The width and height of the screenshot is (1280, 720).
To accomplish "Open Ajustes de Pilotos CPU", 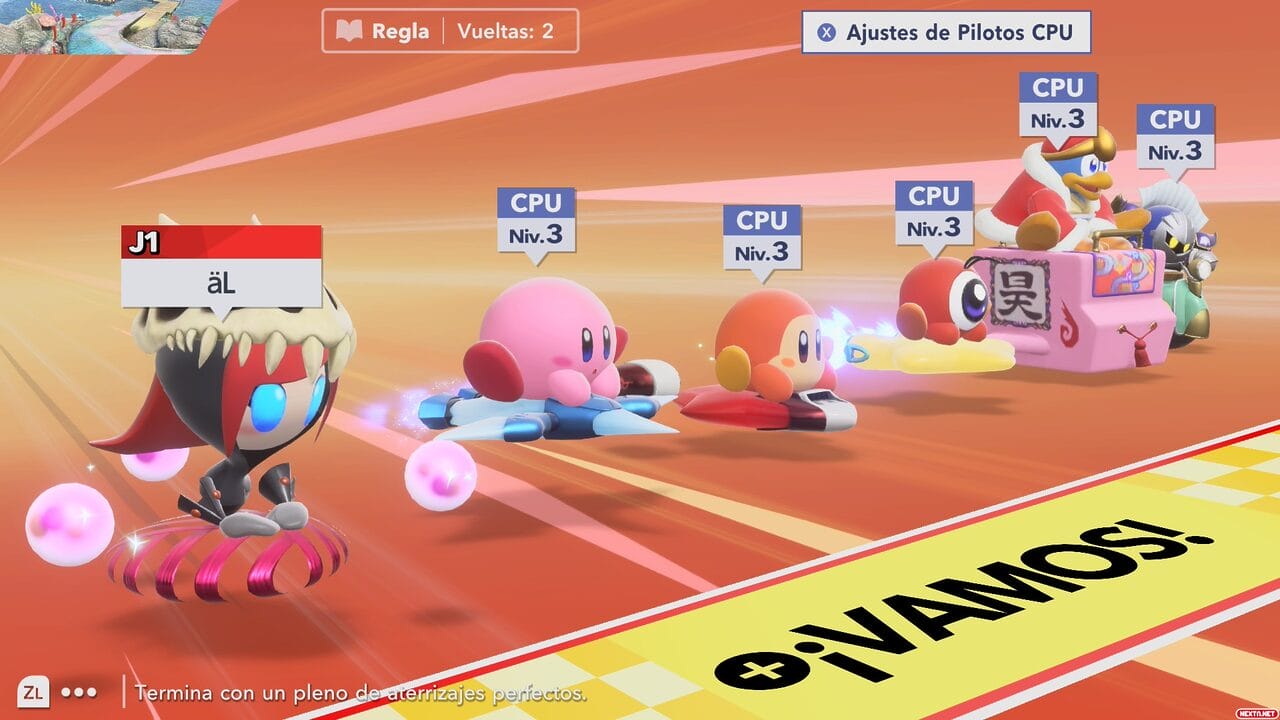I will tap(945, 32).
